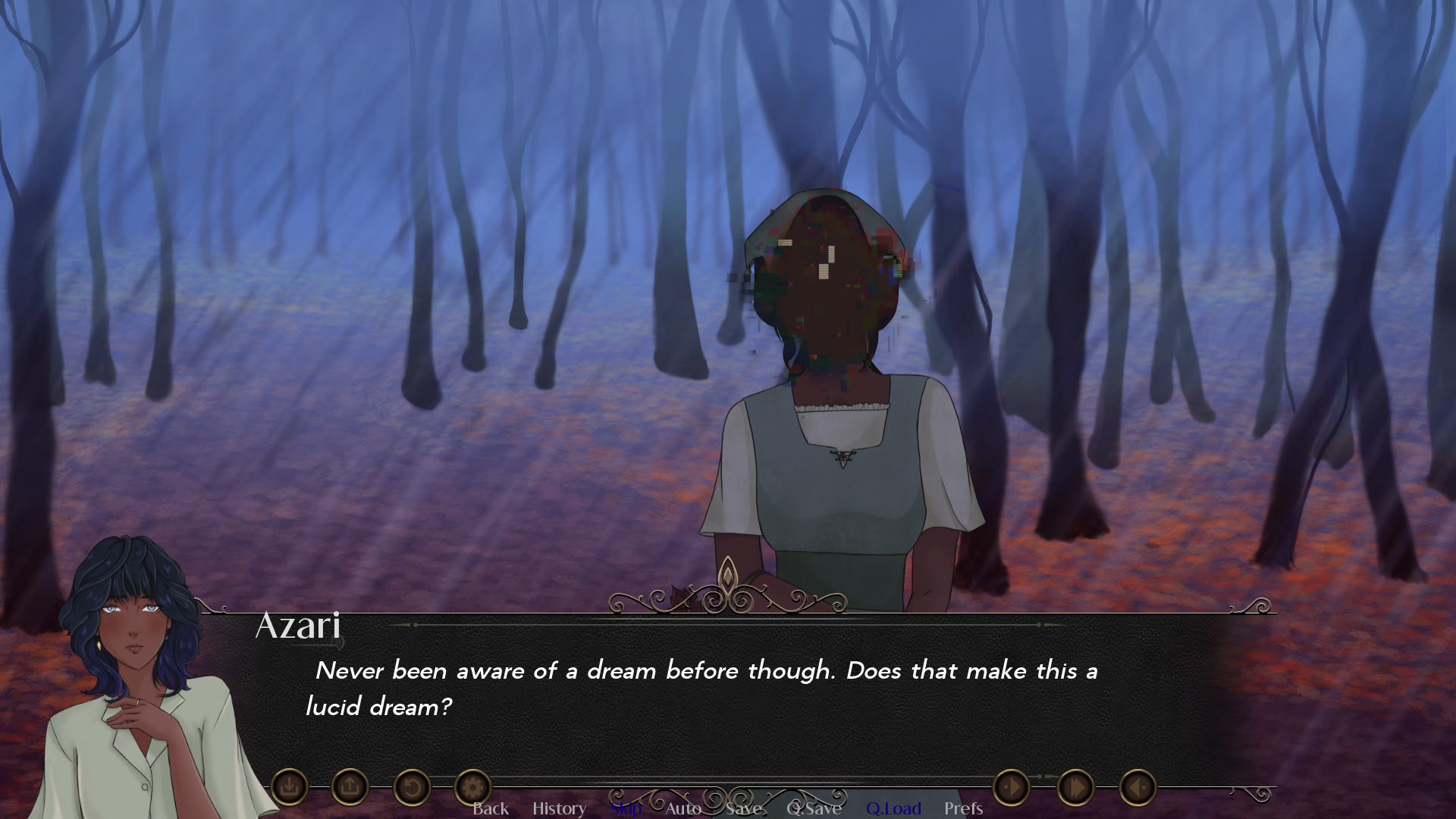This screenshot has width=1456, height=819.
Task: Click the circular rollback arrow icon
Action: click(412, 787)
